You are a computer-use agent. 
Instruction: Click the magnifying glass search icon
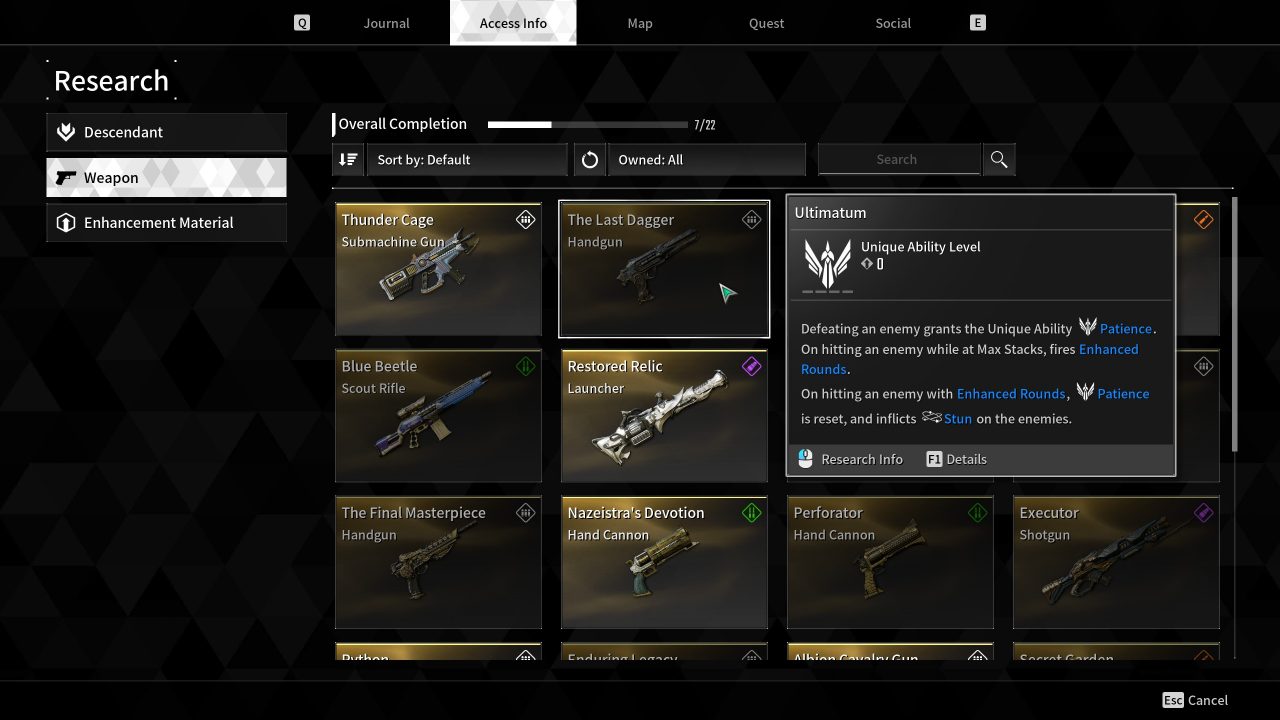(x=998, y=159)
